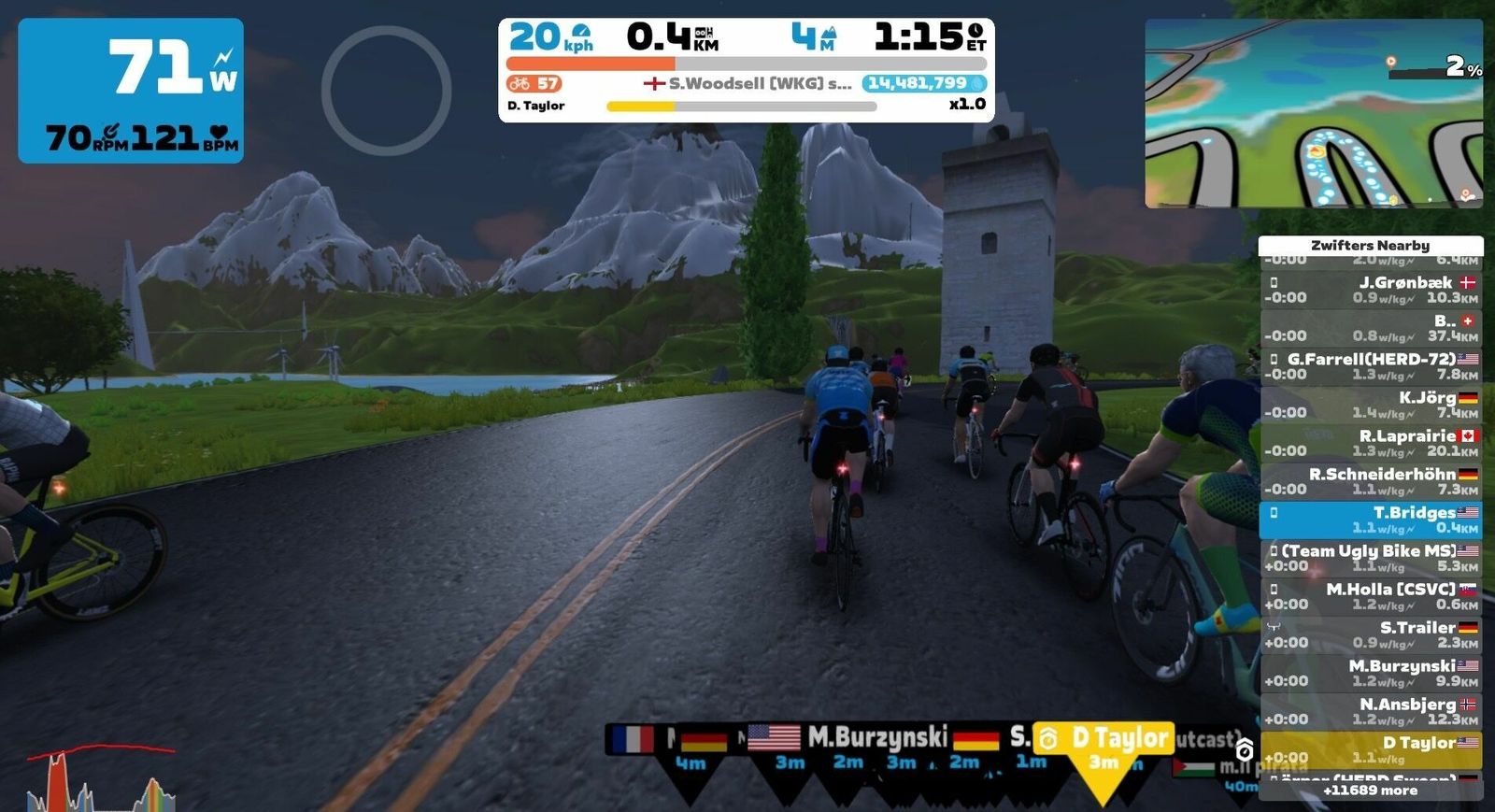Pick R.Schneiderhöhn in the rider list
The height and width of the screenshot is (812, 1495).
(1370, 481)
